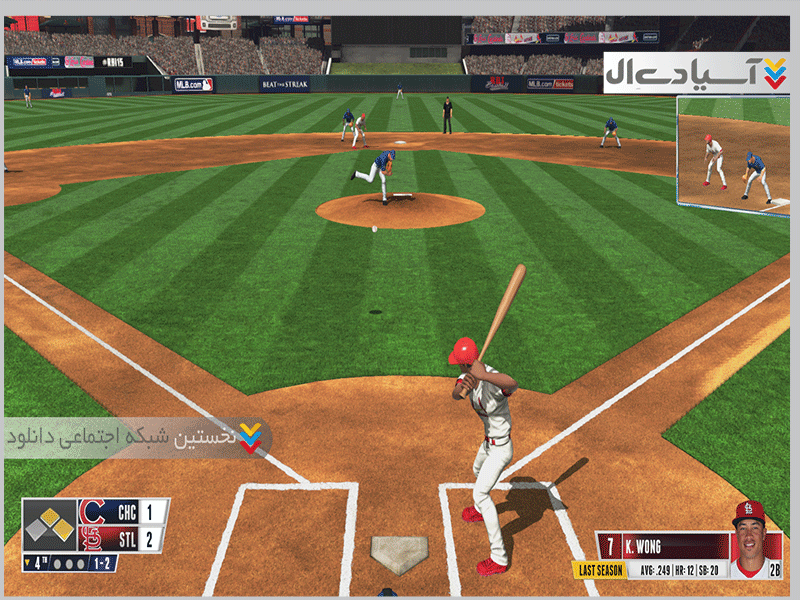This screenshot has height=600, width=800.
Task: Click the base runners diamond indicator
Action: coord(50,524)
